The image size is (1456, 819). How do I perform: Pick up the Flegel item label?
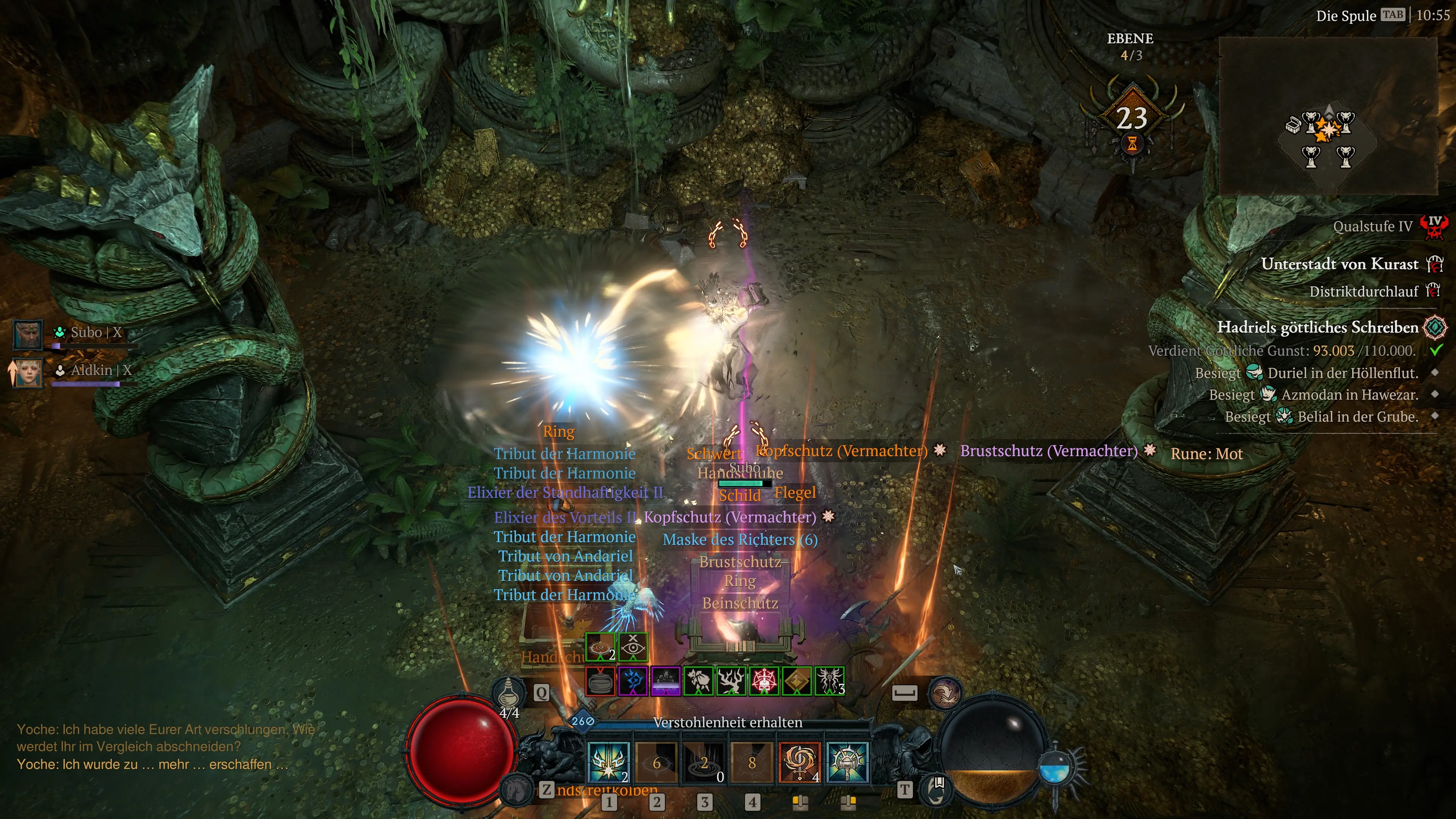(795, 492)
